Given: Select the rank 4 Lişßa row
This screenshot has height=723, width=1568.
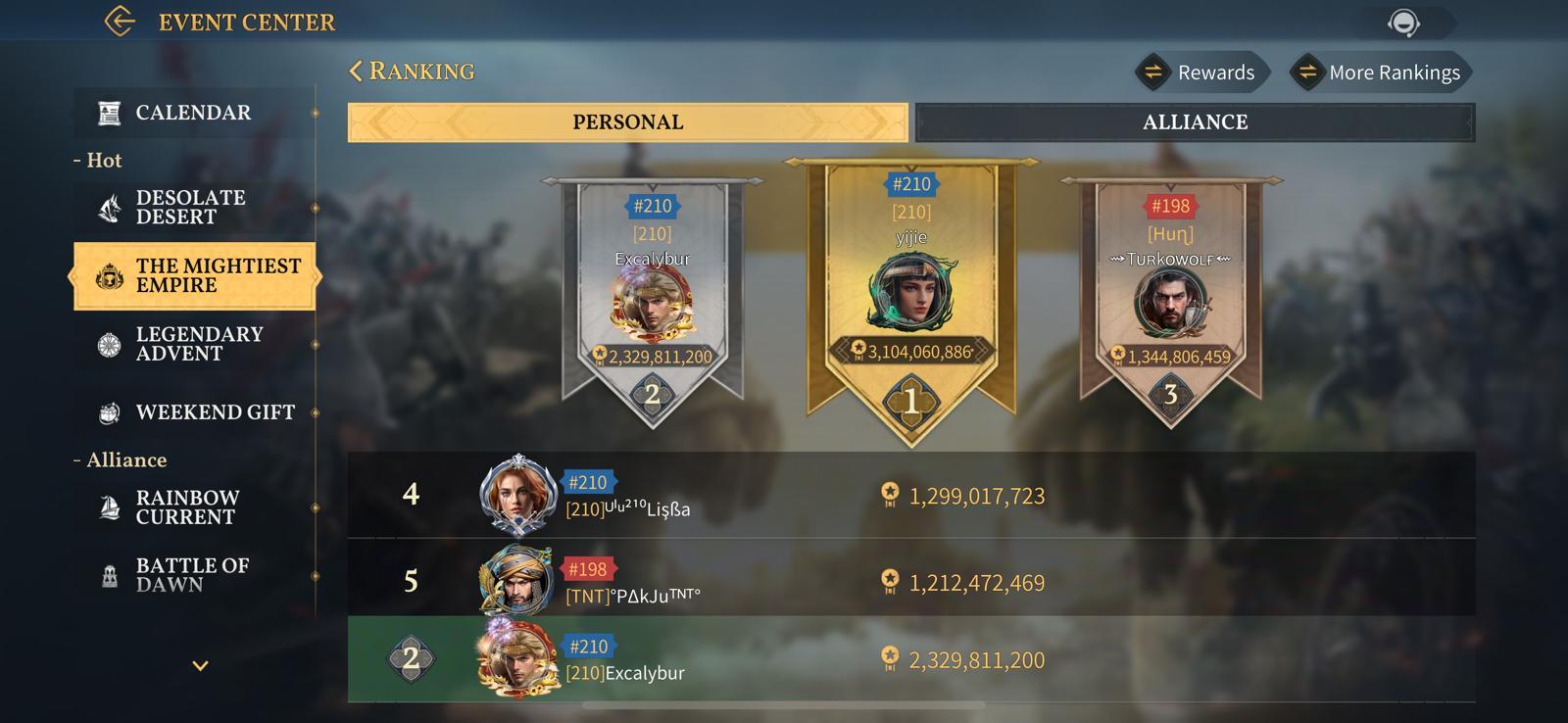Looking at the screenshot, I should pyautogui.click(x=910, y=495).
